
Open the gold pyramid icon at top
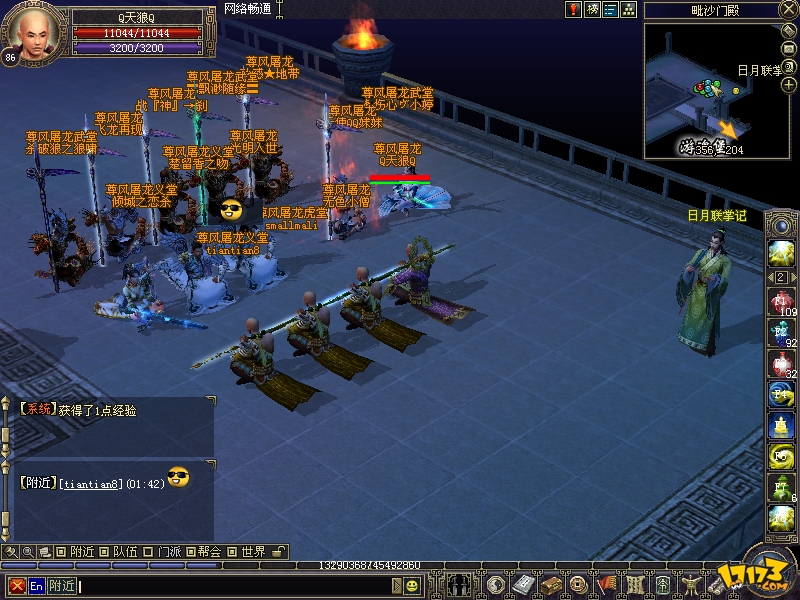(x=628, y=9)
